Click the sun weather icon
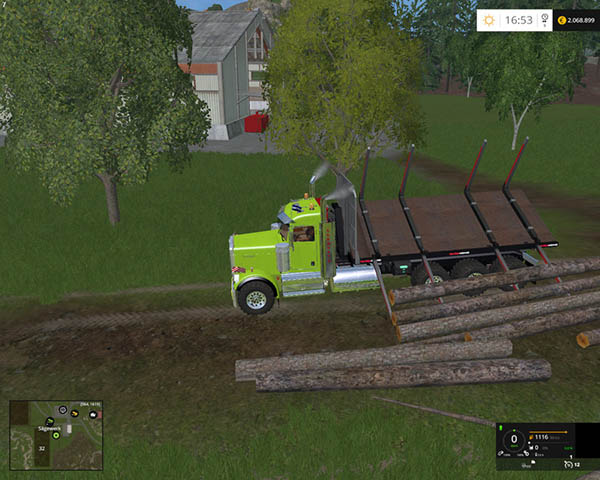 point(488,19)
